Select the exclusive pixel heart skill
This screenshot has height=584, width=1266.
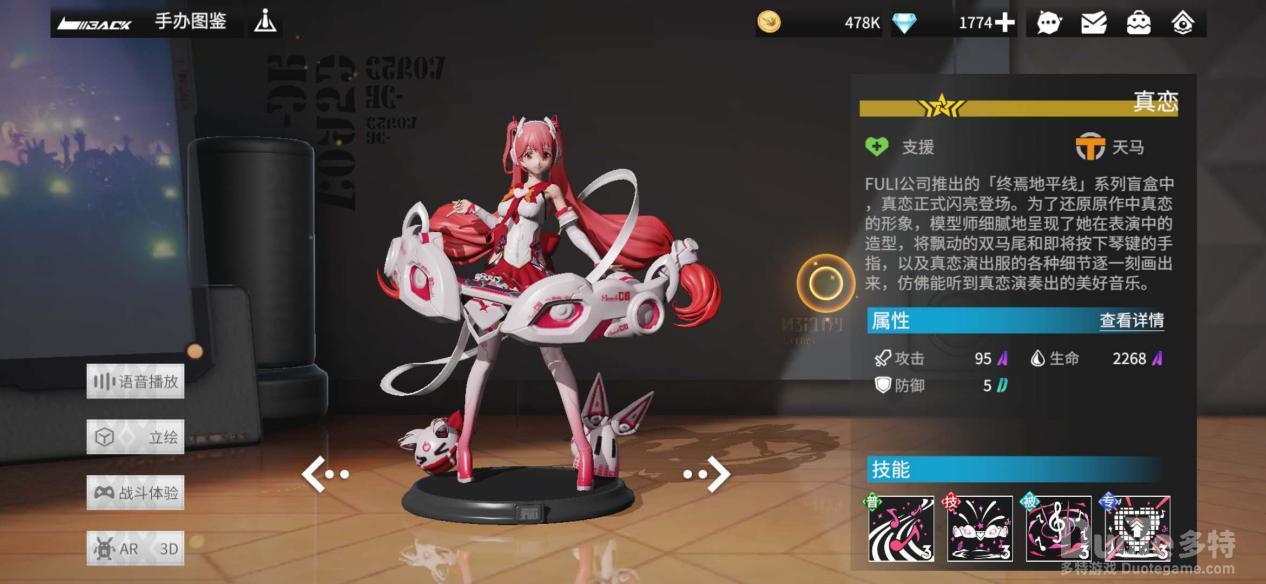pyautogui.click(x=1137, y=529)
